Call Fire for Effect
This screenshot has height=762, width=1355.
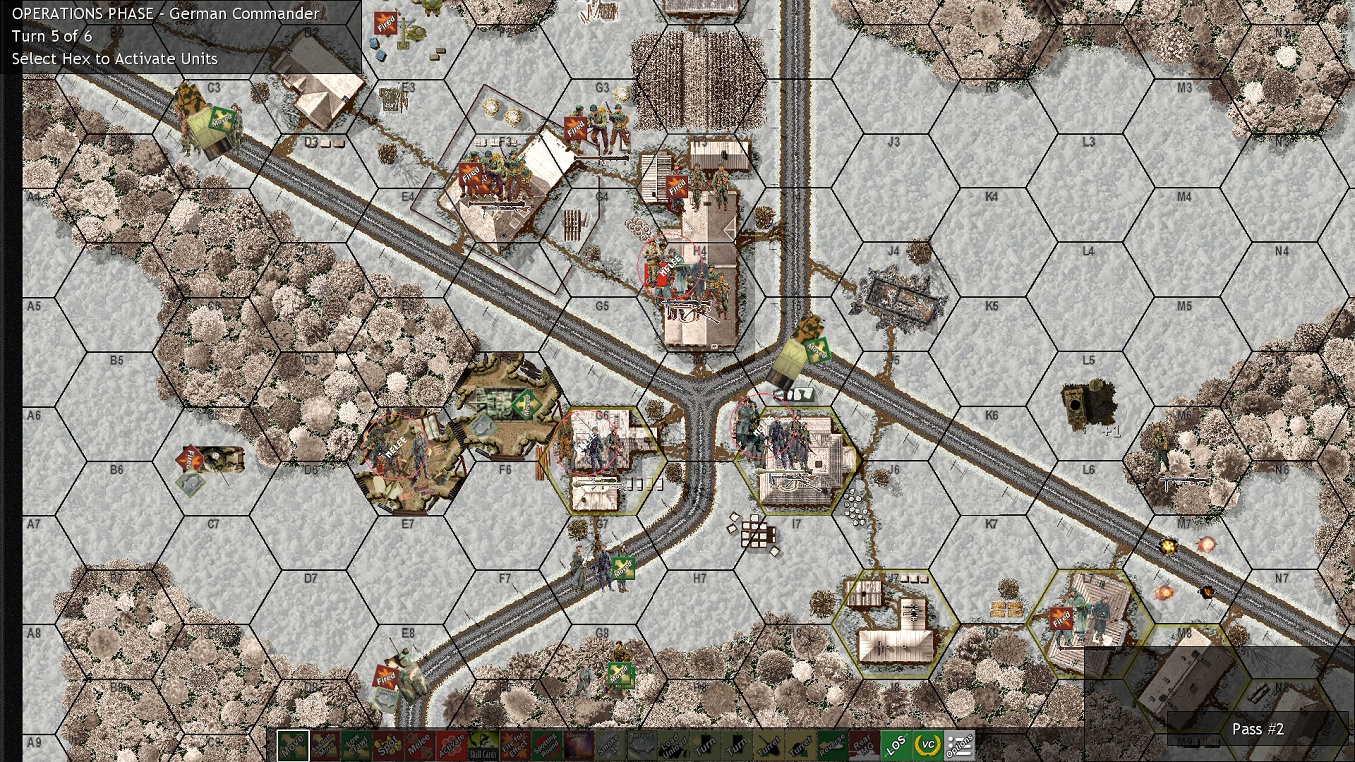(516, 743)
